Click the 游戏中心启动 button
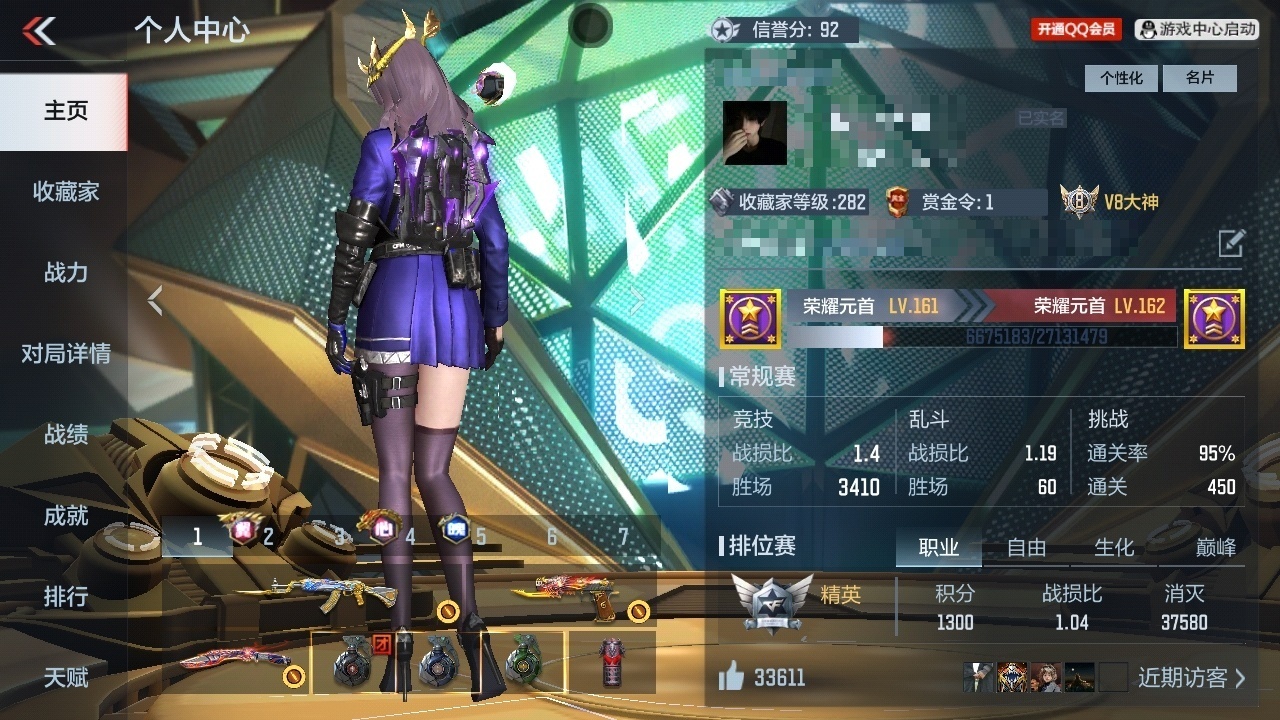1280x720 pixels. (1197, 30)
